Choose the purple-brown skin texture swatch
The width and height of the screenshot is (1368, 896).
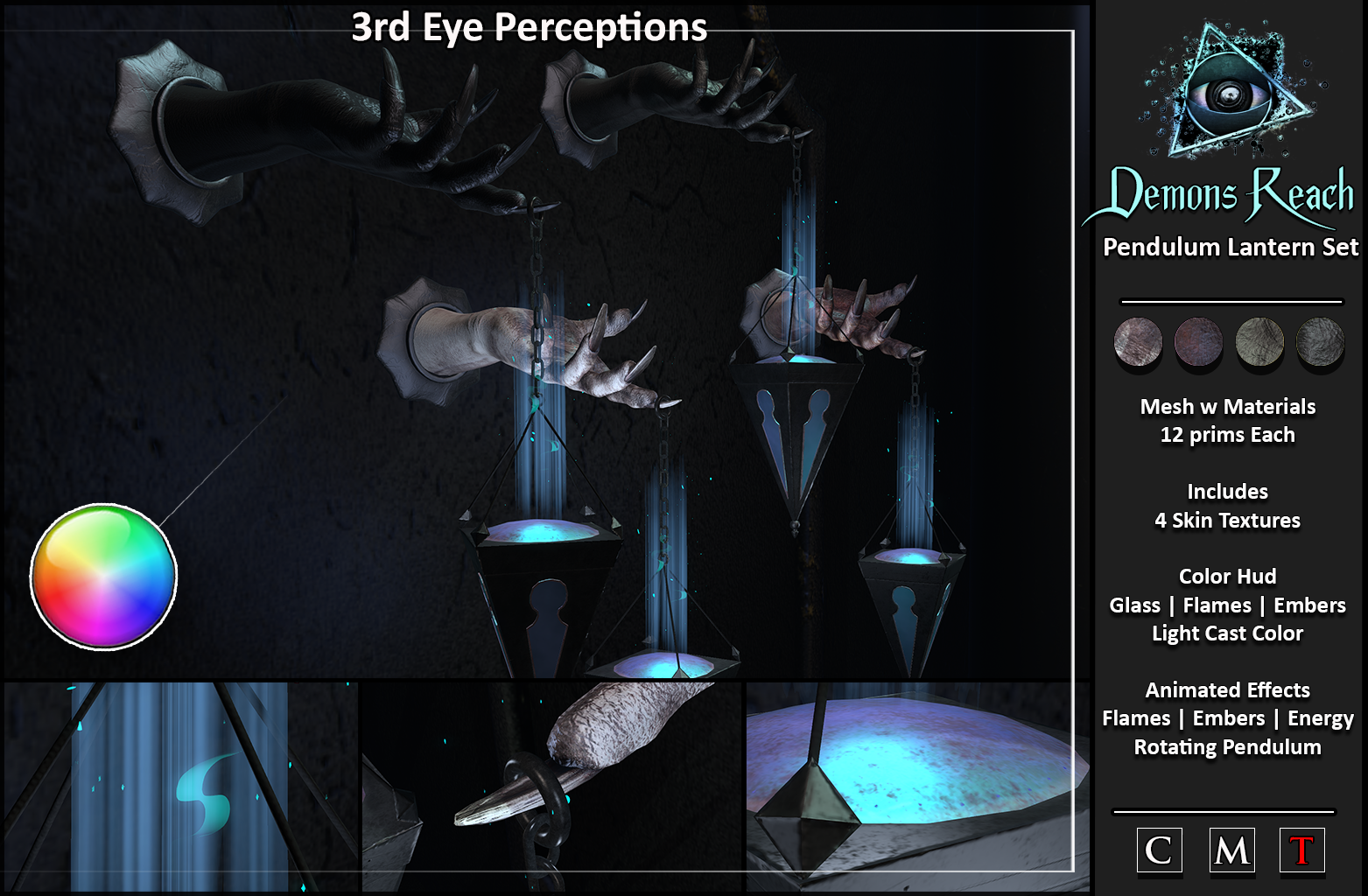click(1198, 341)
